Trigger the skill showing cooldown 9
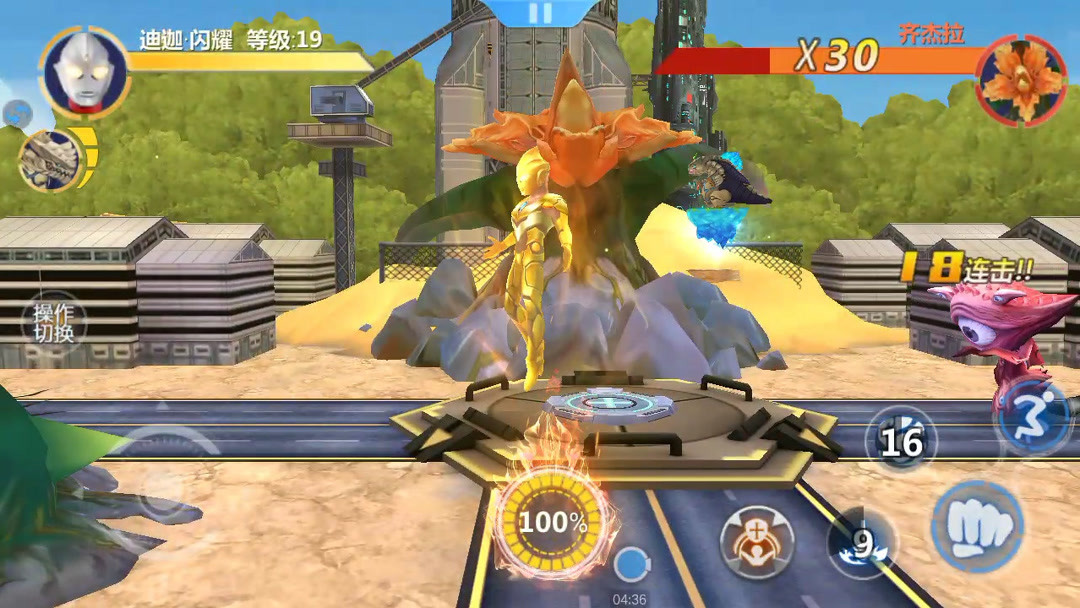Image resolution: width=1080 pixels, height=608 pixels. tap(862, 543)
